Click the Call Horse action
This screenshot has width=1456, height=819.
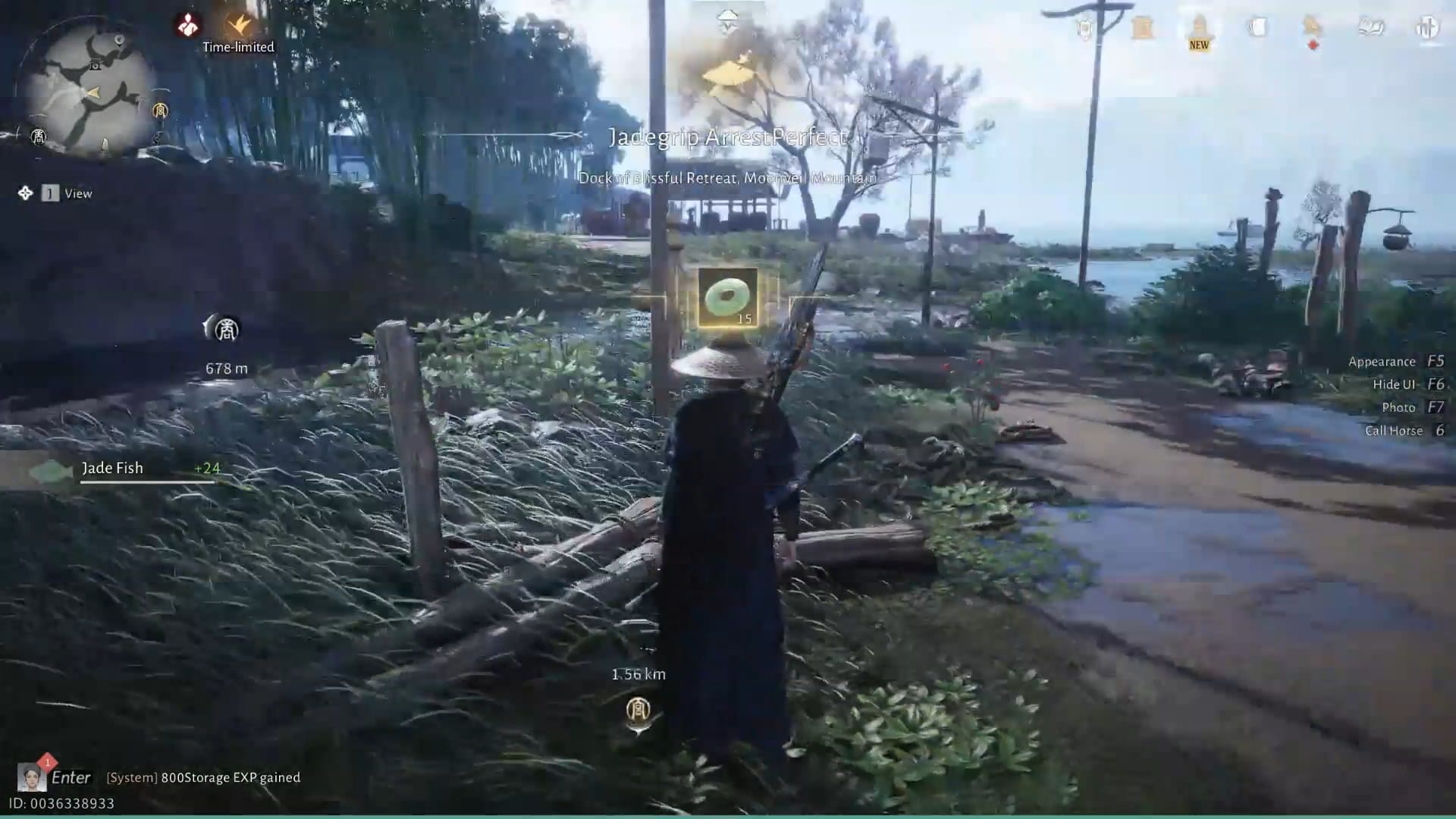(1395, 430)
